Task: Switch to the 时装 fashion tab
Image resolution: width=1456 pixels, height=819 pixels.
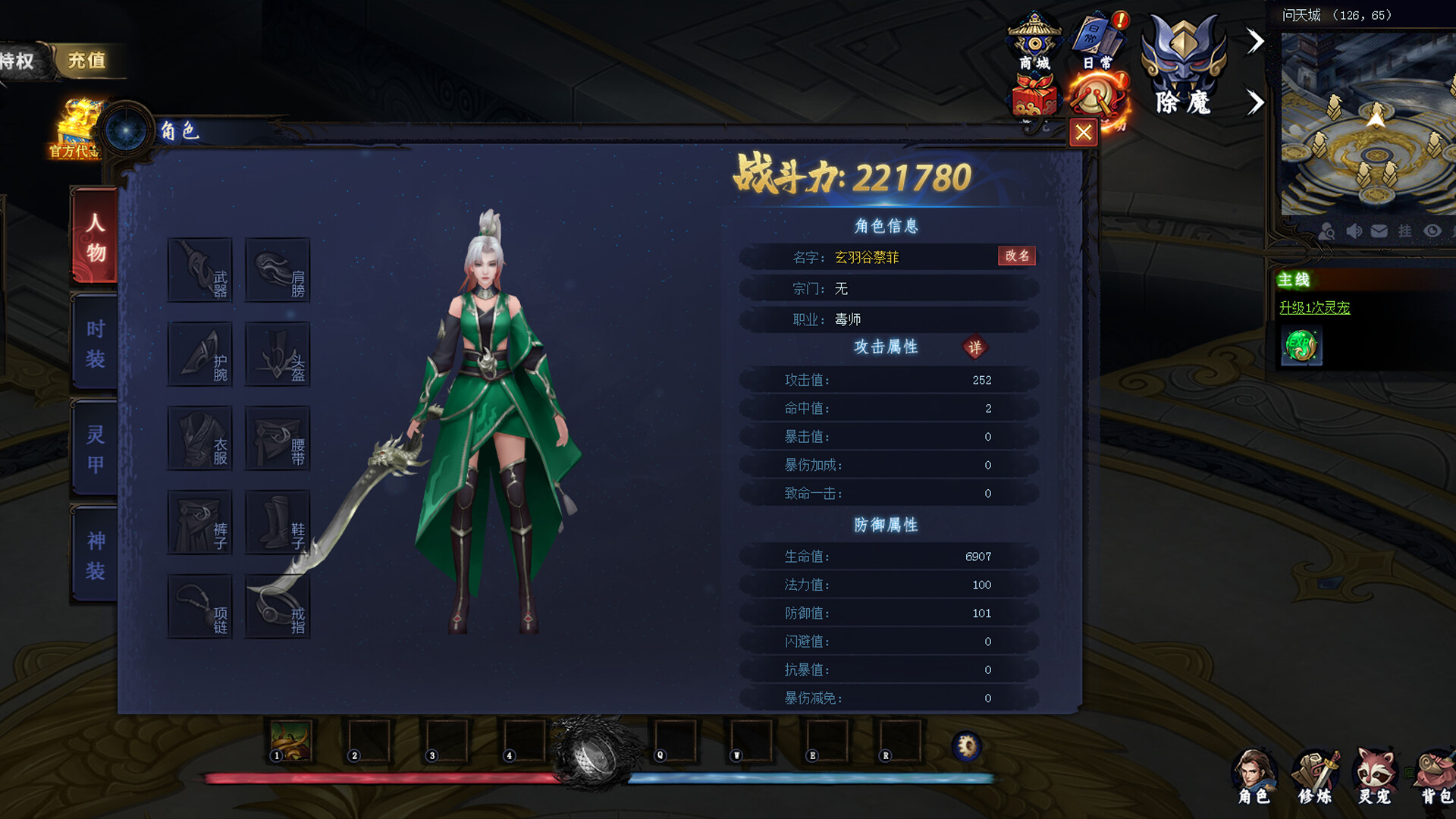Action: pyautogui.click(x=94, y=341)
